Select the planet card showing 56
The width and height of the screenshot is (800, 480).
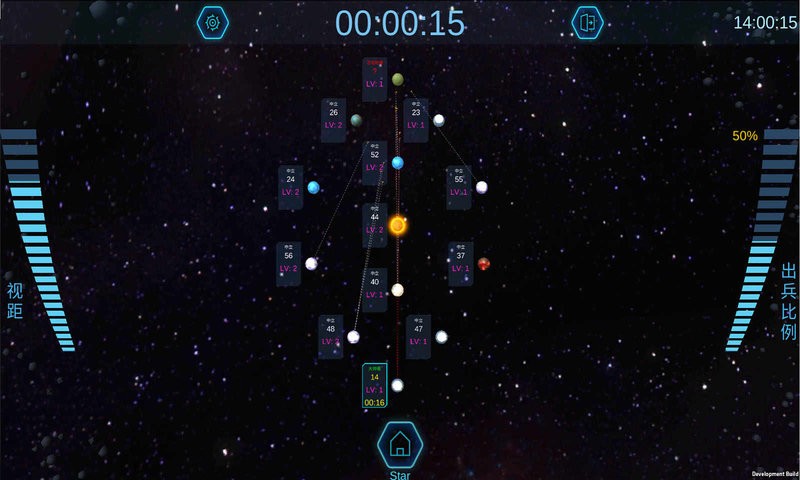click(289, 263)
